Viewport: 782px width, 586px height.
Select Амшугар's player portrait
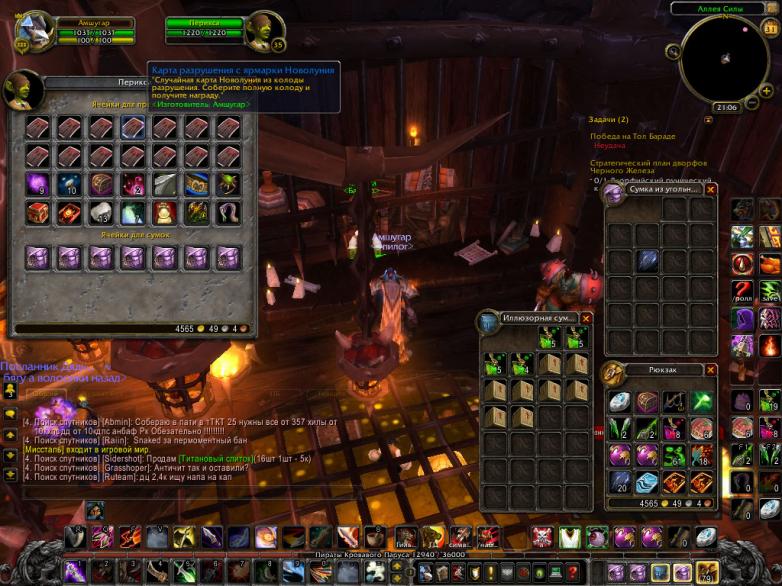(33, 31)
